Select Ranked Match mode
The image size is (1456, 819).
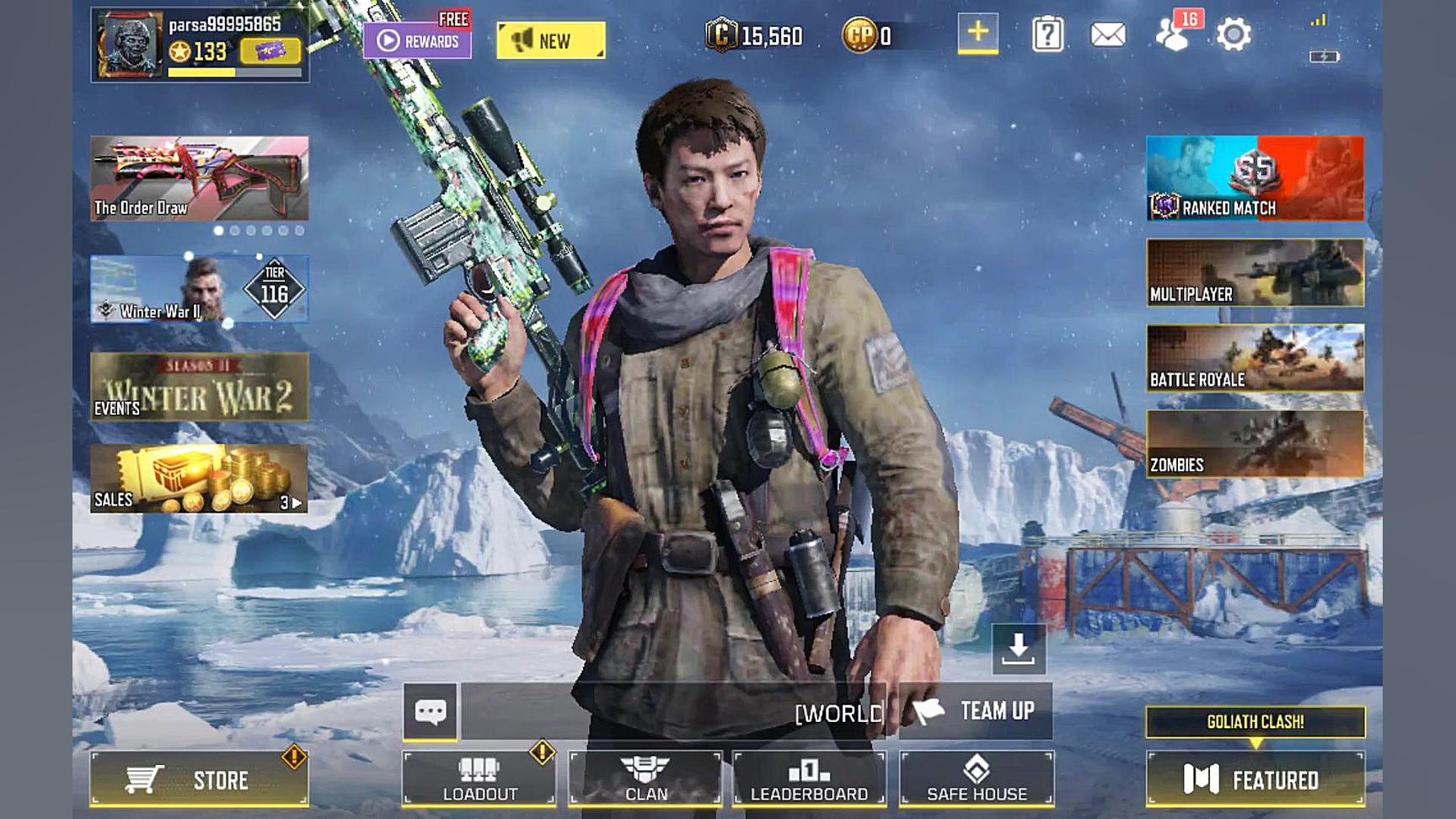[1255, 179]
